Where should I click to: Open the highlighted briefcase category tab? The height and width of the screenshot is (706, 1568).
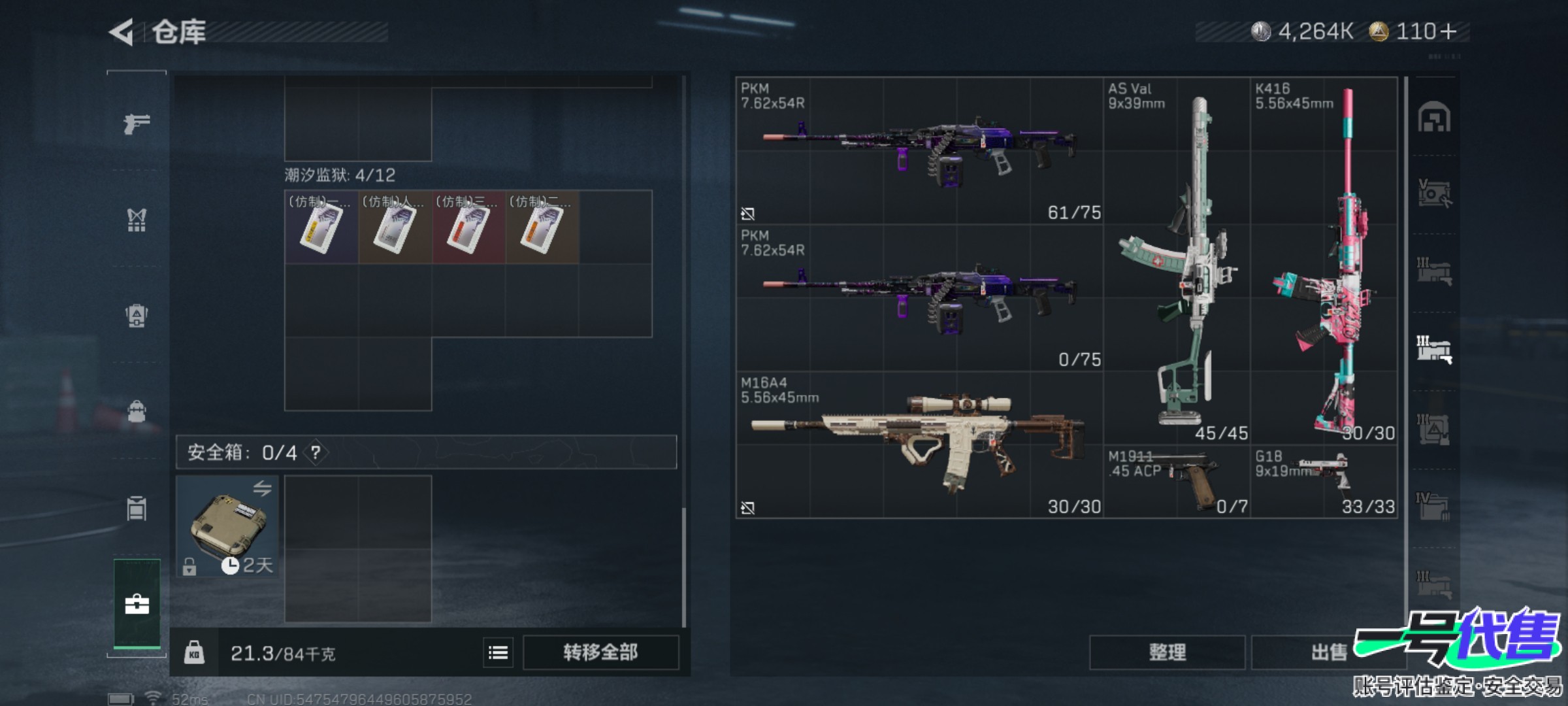(x=137, y=604)
